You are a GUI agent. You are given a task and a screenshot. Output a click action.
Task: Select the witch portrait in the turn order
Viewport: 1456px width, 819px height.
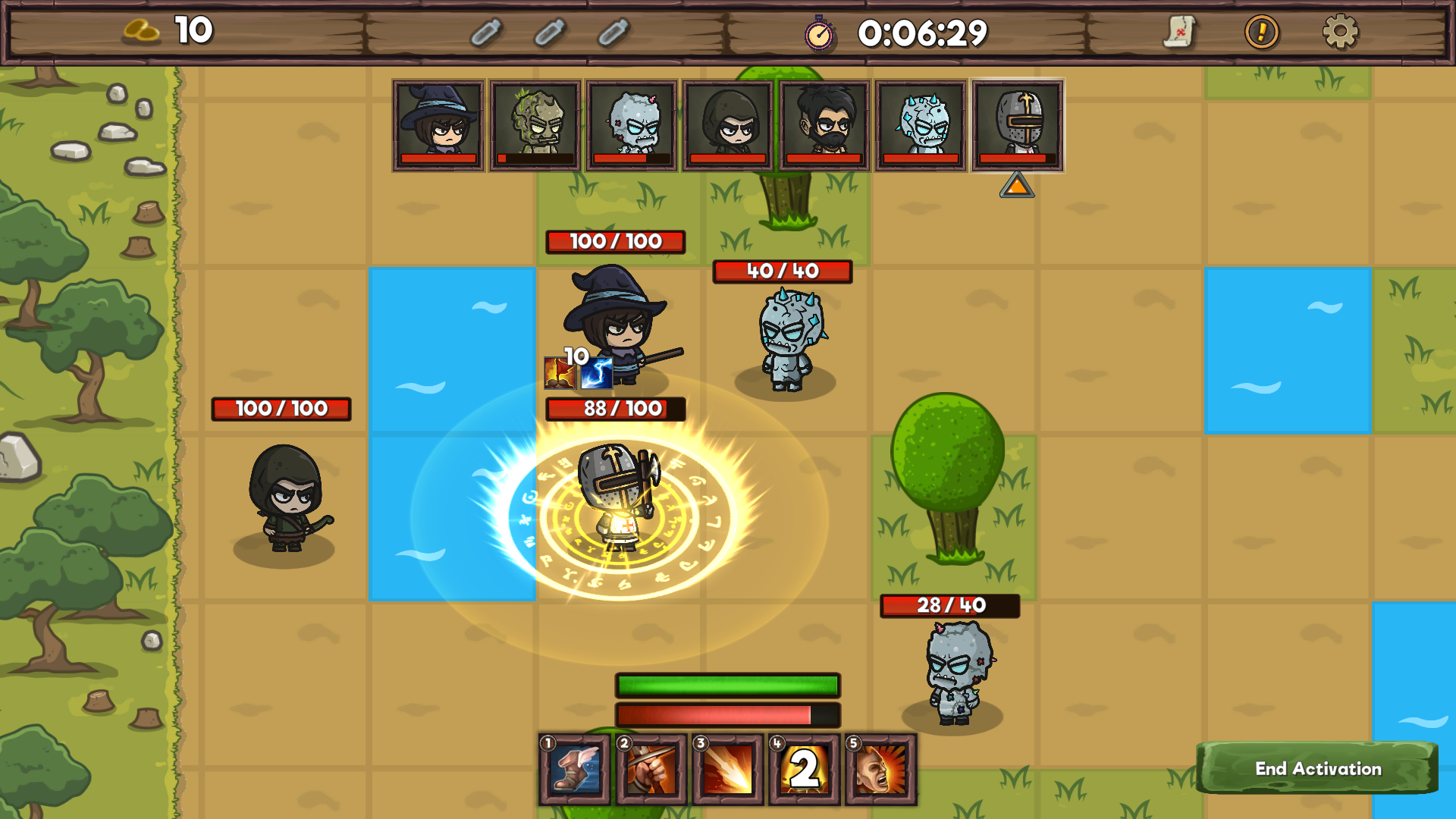[x=438, y=125]
